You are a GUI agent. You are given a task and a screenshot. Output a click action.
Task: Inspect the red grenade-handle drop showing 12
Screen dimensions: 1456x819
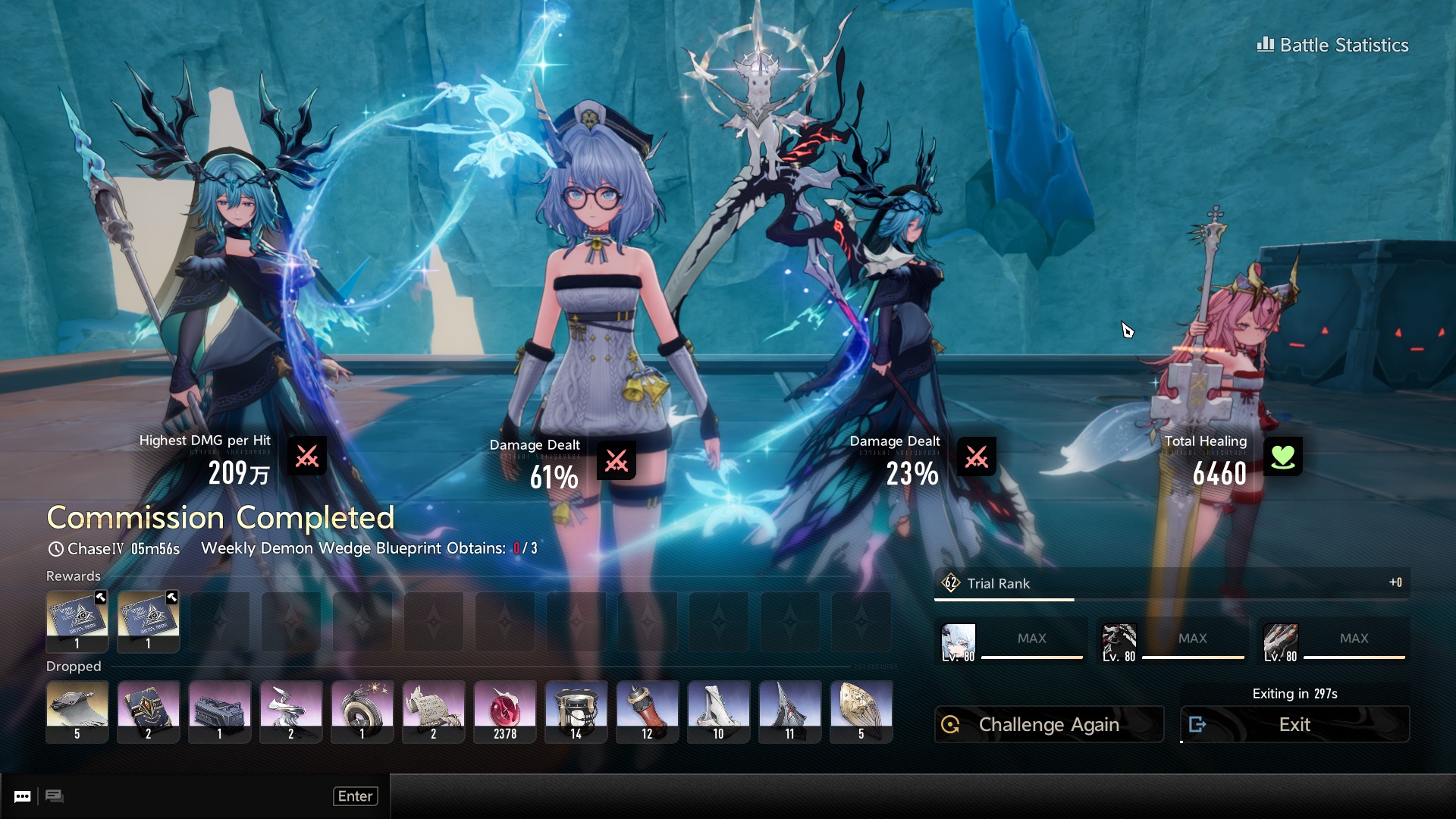tap(648, 711)
